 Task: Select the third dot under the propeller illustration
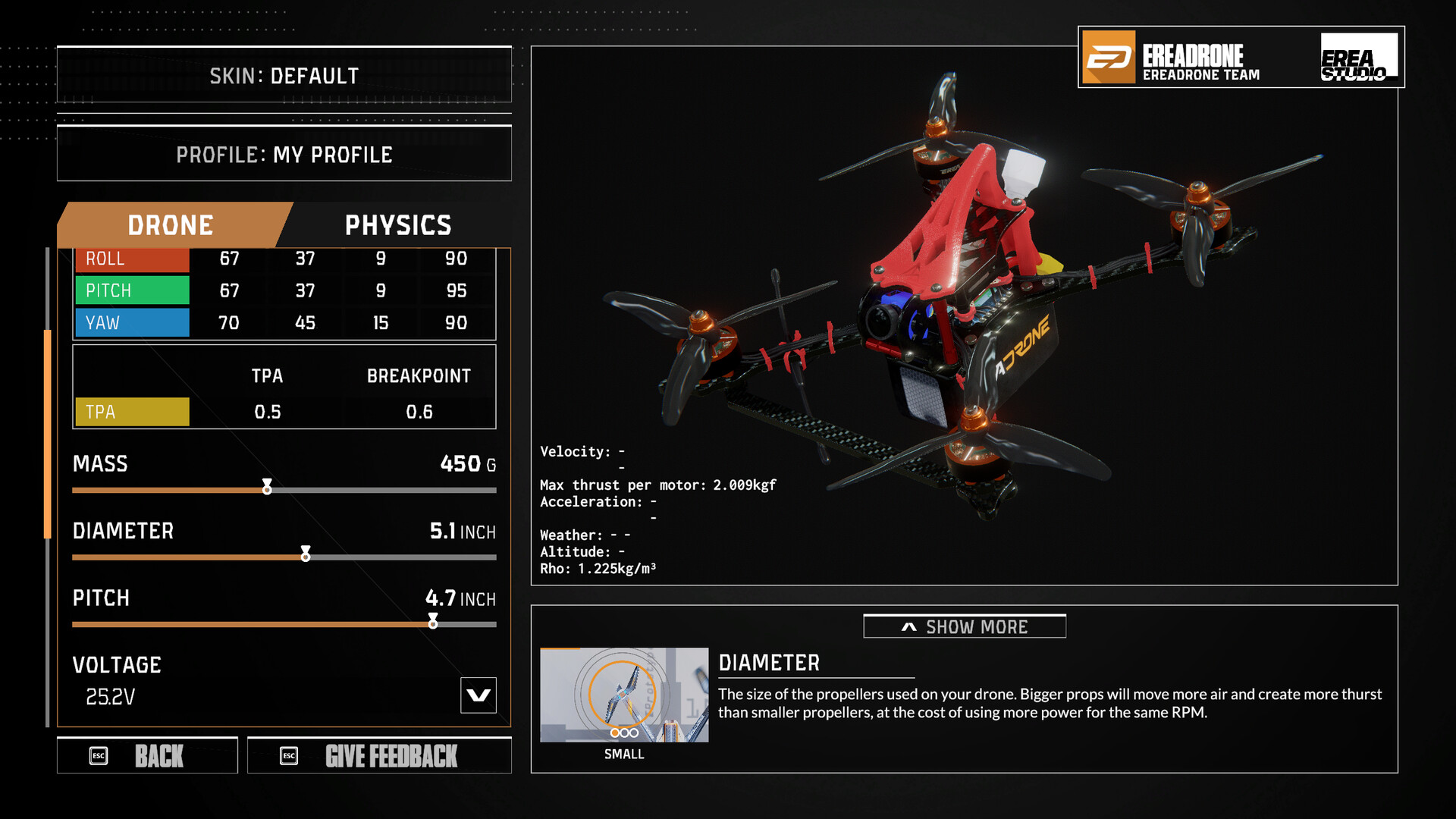click(x=634, y=733)
